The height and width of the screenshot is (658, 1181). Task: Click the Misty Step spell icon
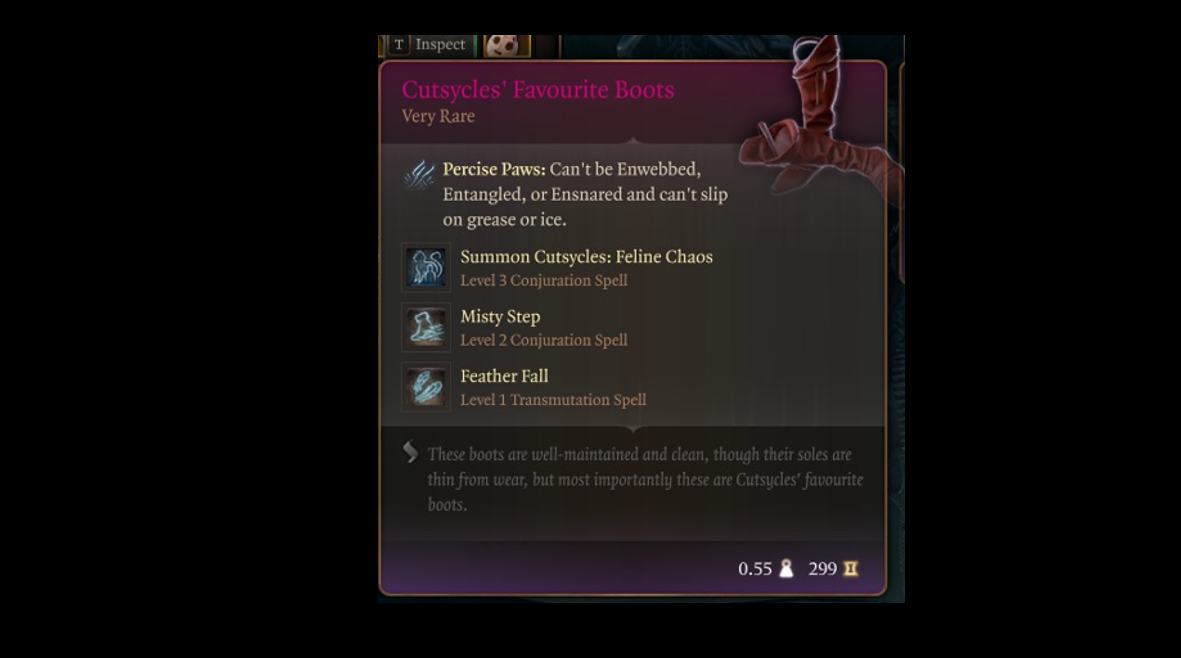426,328
